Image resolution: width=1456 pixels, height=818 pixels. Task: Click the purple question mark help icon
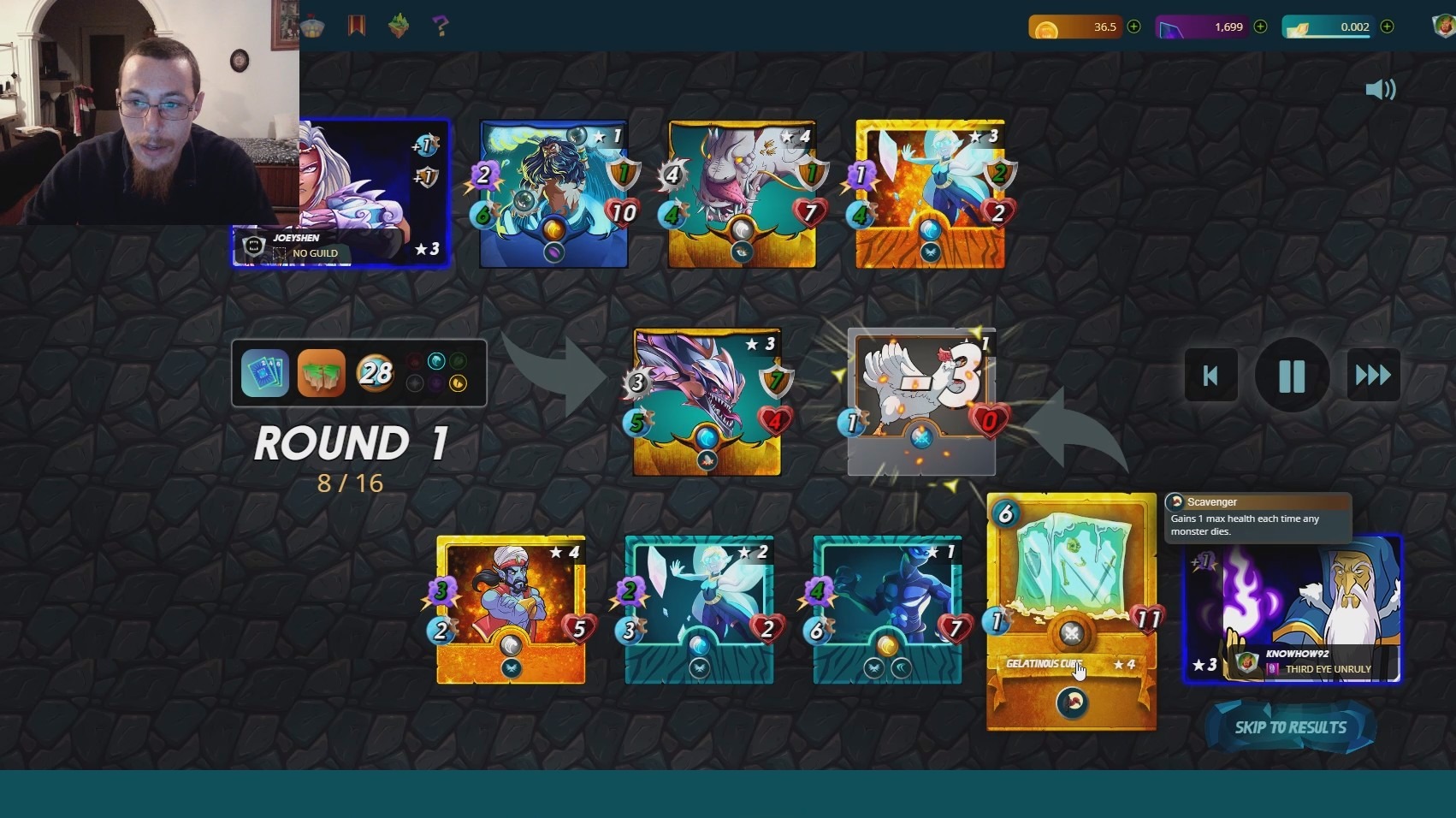[x=441, y=26]
